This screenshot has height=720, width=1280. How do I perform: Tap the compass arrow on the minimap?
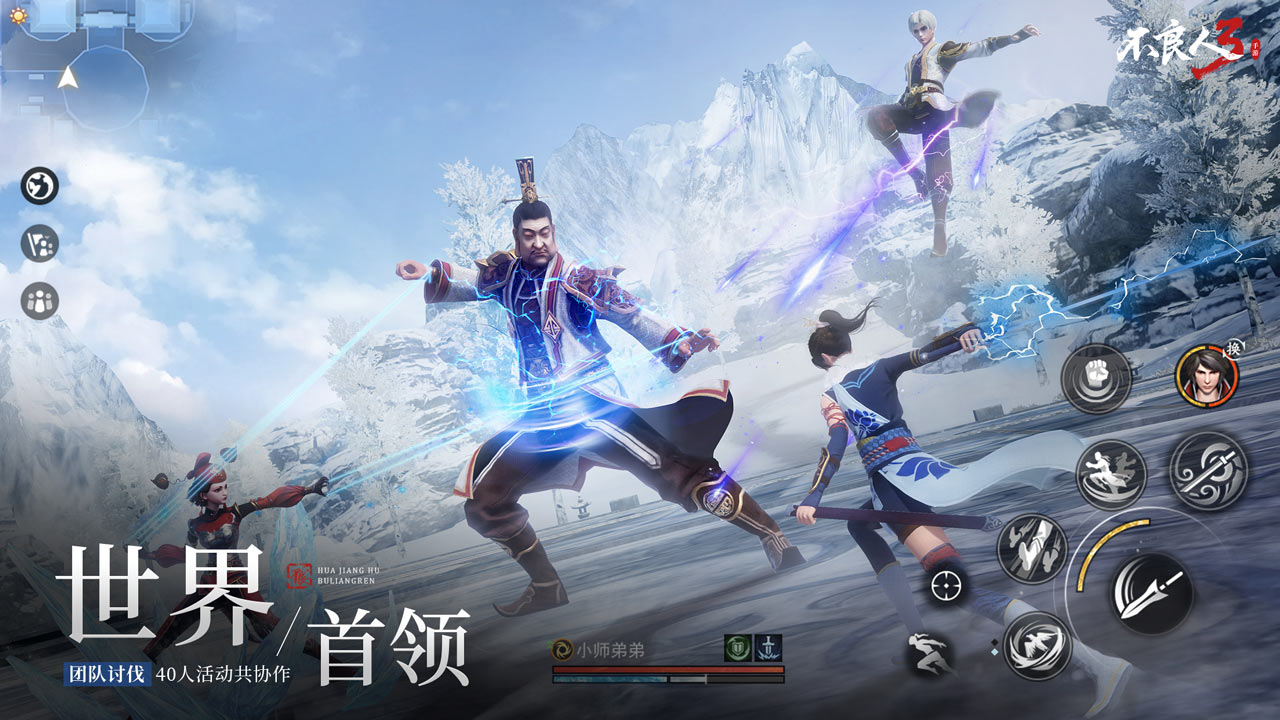[69, 78]
